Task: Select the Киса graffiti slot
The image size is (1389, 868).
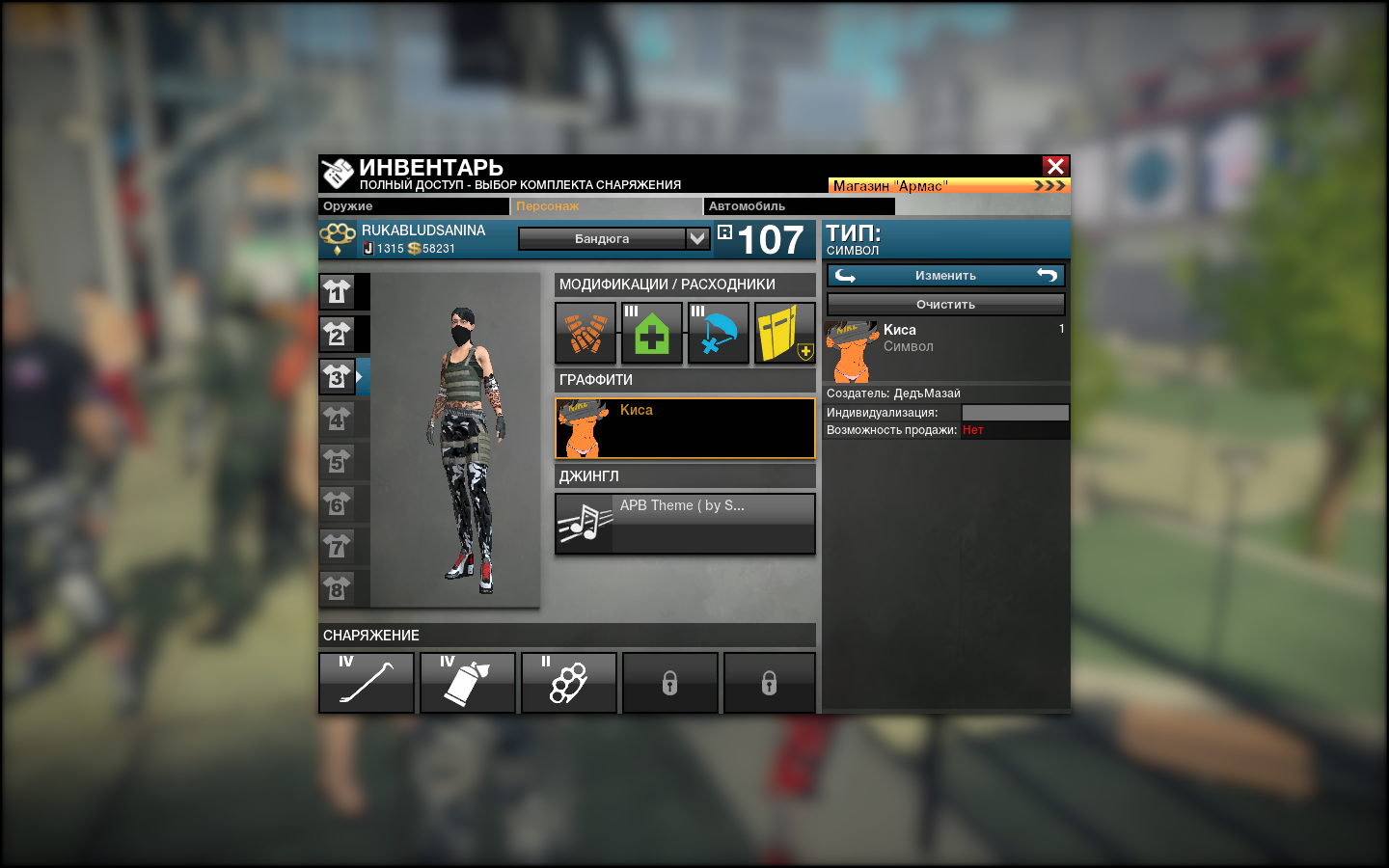Action: tap(685, 428)
